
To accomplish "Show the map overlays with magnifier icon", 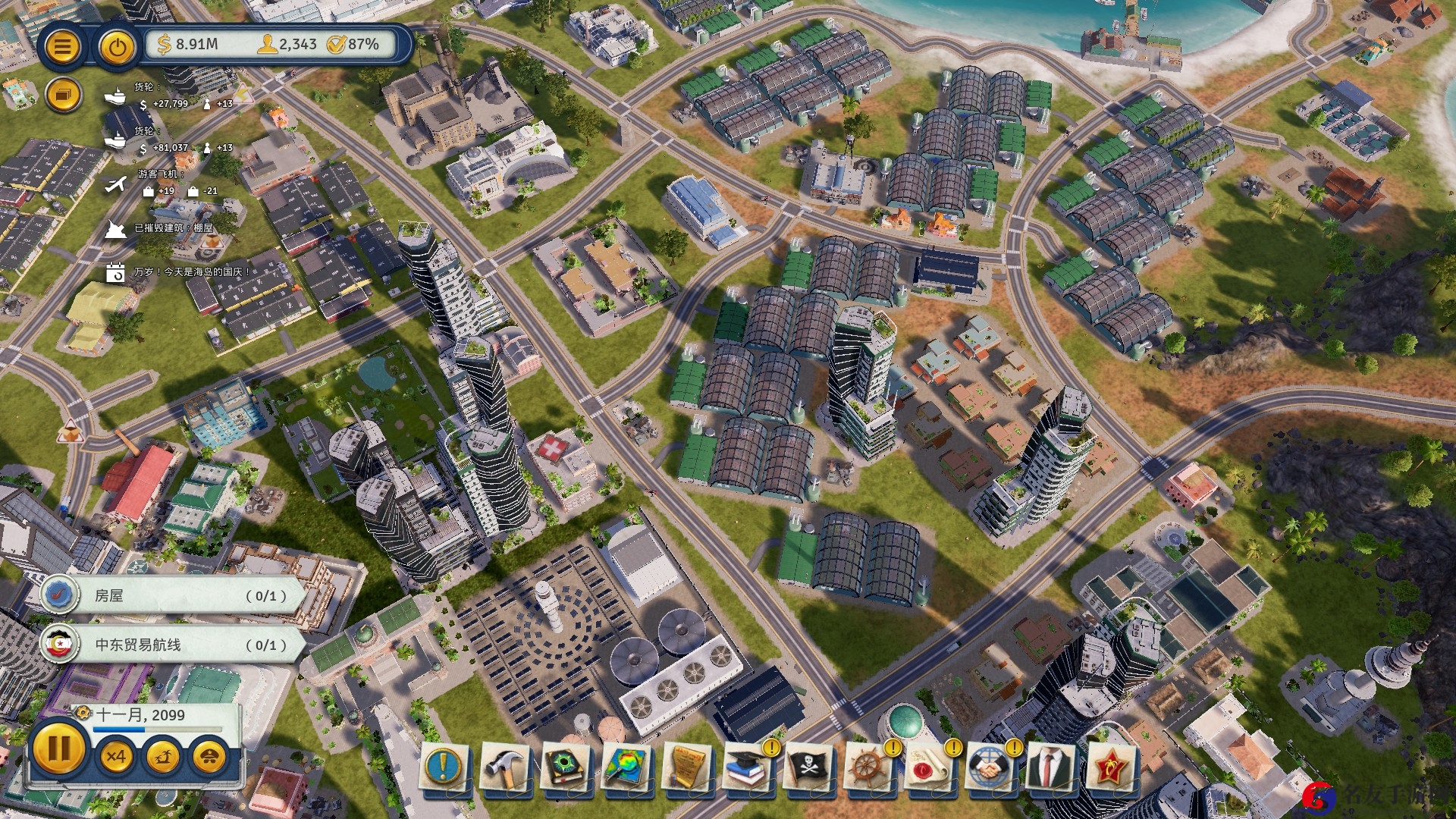I will pyautogui.click(x=626, y=767).
